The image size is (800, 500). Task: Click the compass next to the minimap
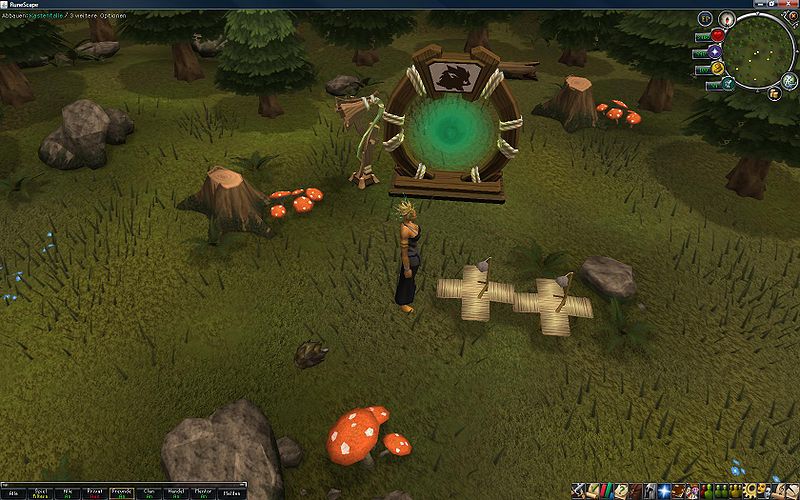point(728,18)
